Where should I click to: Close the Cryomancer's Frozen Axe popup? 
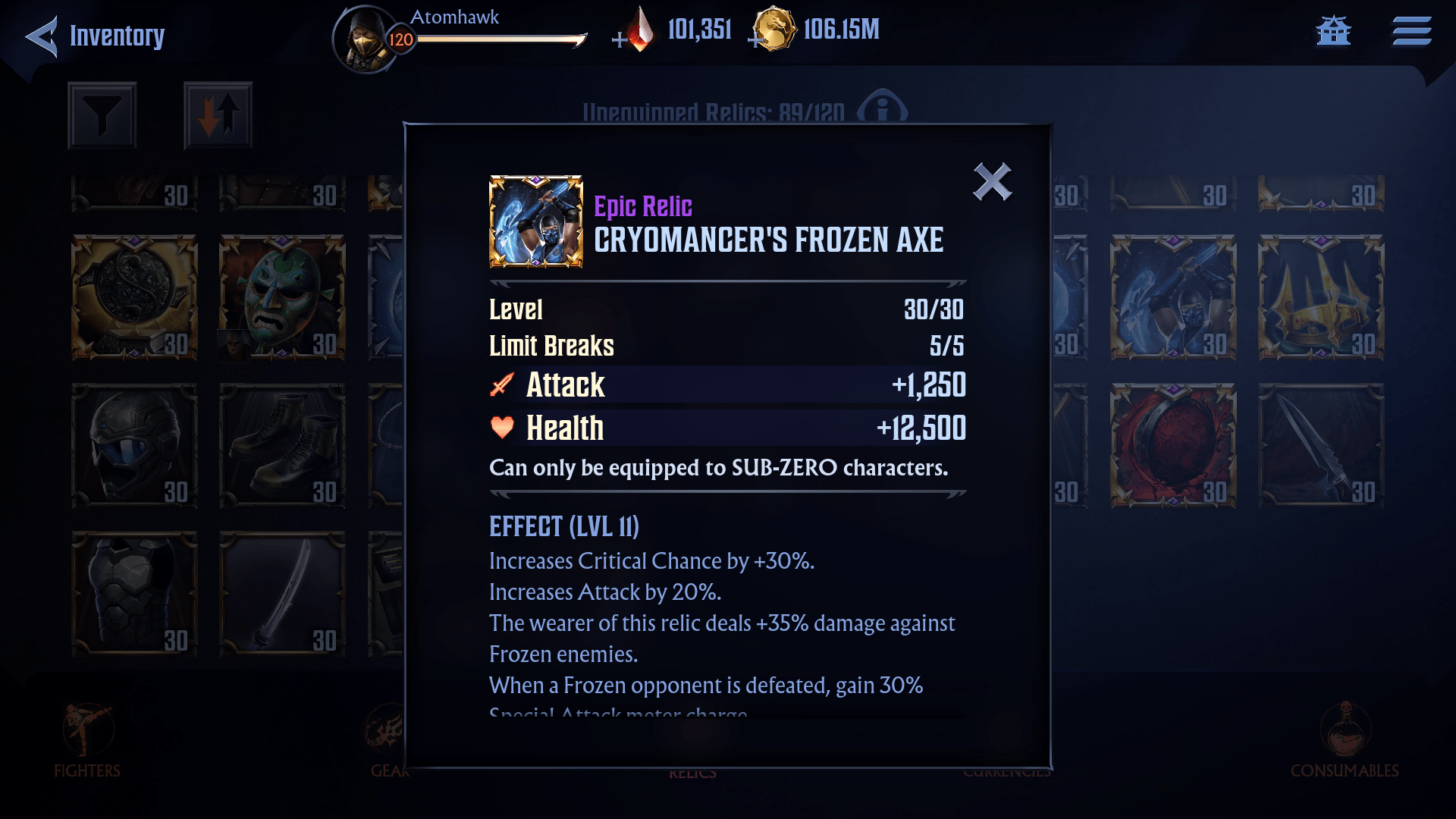[x=992, y=182]
